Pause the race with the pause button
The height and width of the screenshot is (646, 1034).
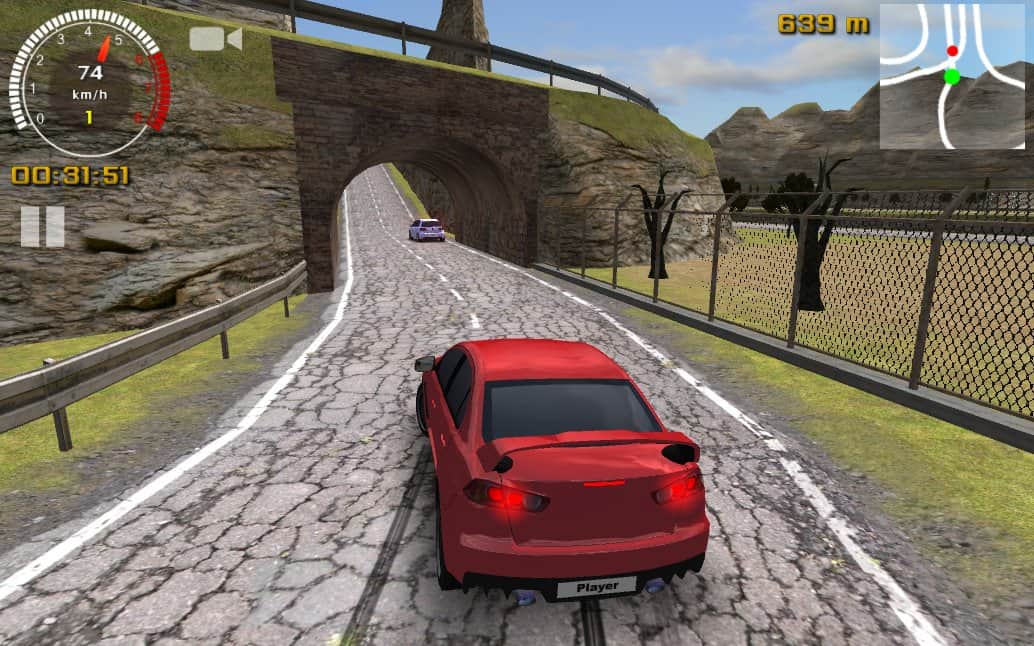tap(42, 227)
